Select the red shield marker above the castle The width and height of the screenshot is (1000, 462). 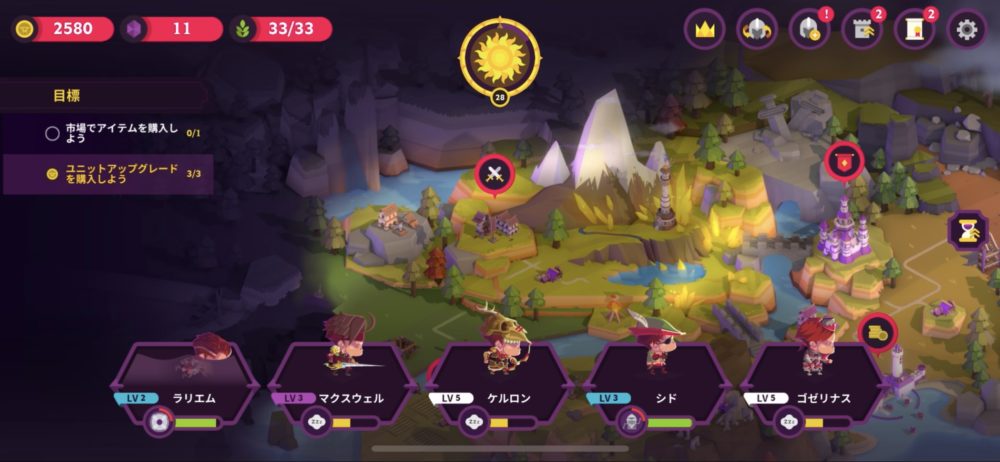tap(844, 161)
